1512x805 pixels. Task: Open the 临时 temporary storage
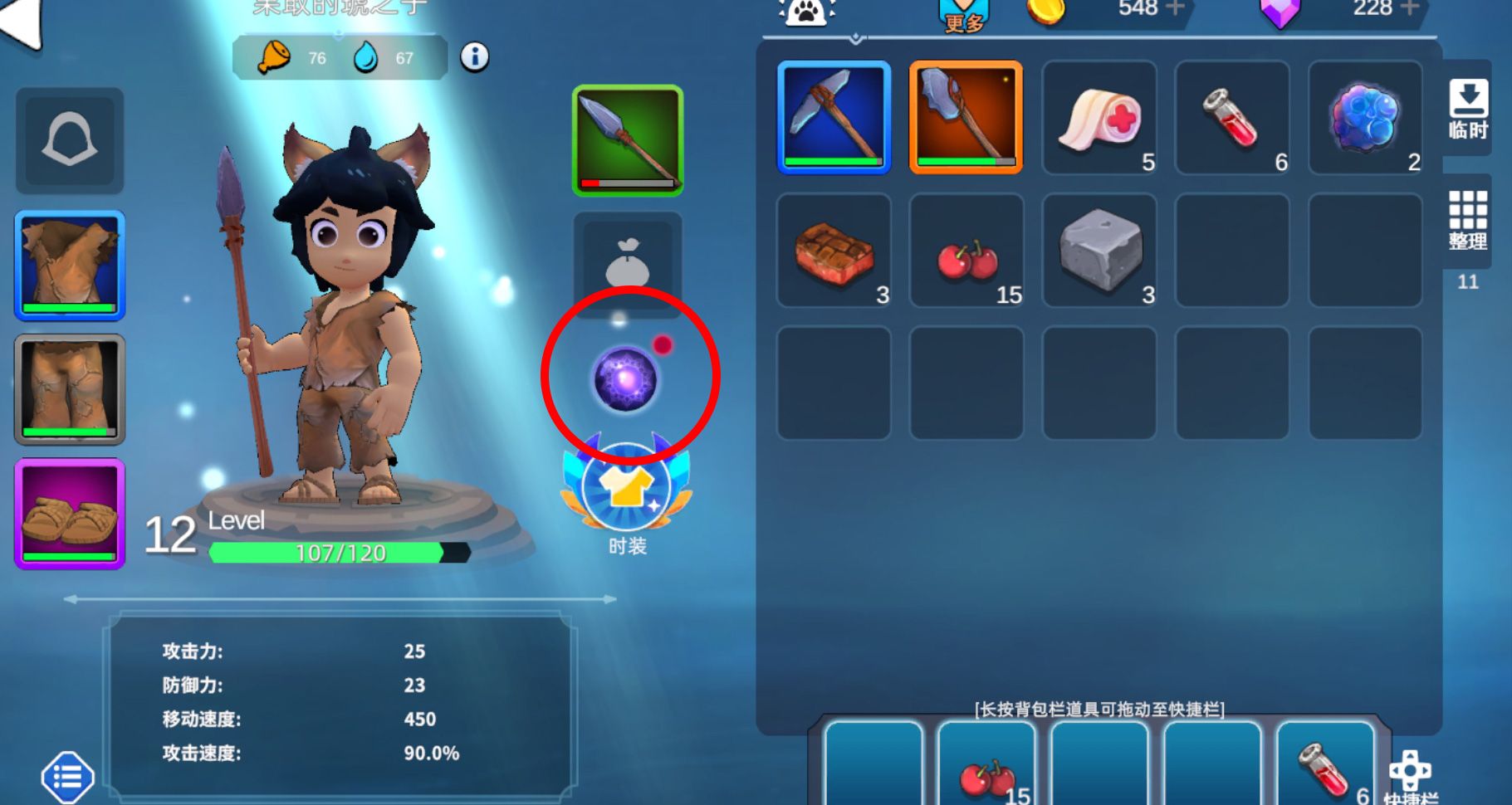click(1467, 109)
